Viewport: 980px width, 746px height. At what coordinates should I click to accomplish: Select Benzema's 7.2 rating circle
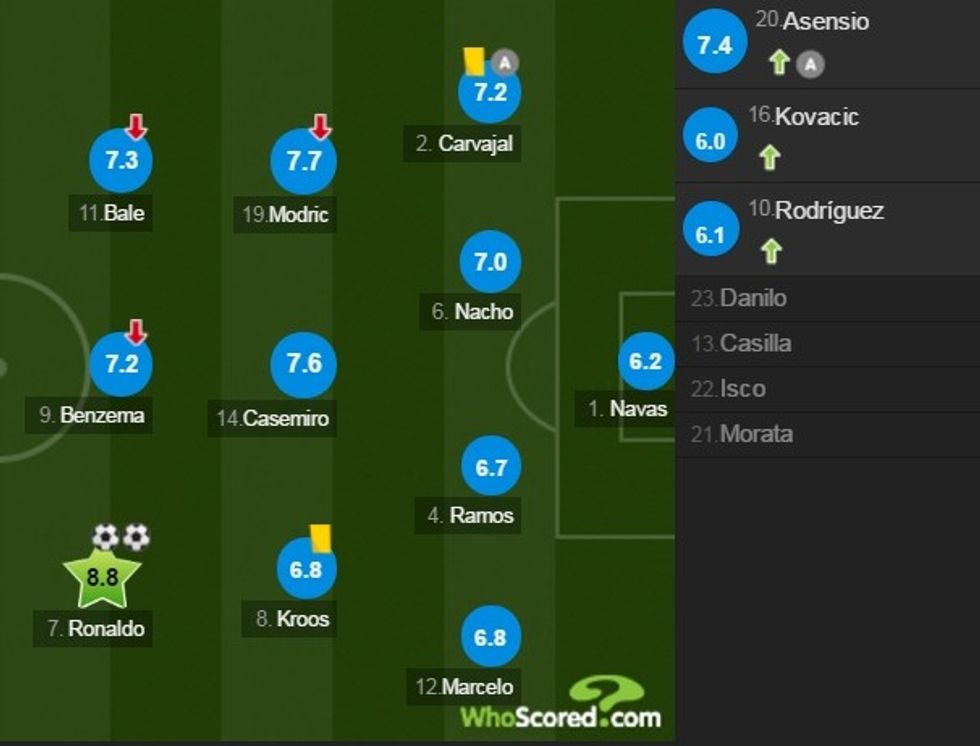tap(121, 364)
